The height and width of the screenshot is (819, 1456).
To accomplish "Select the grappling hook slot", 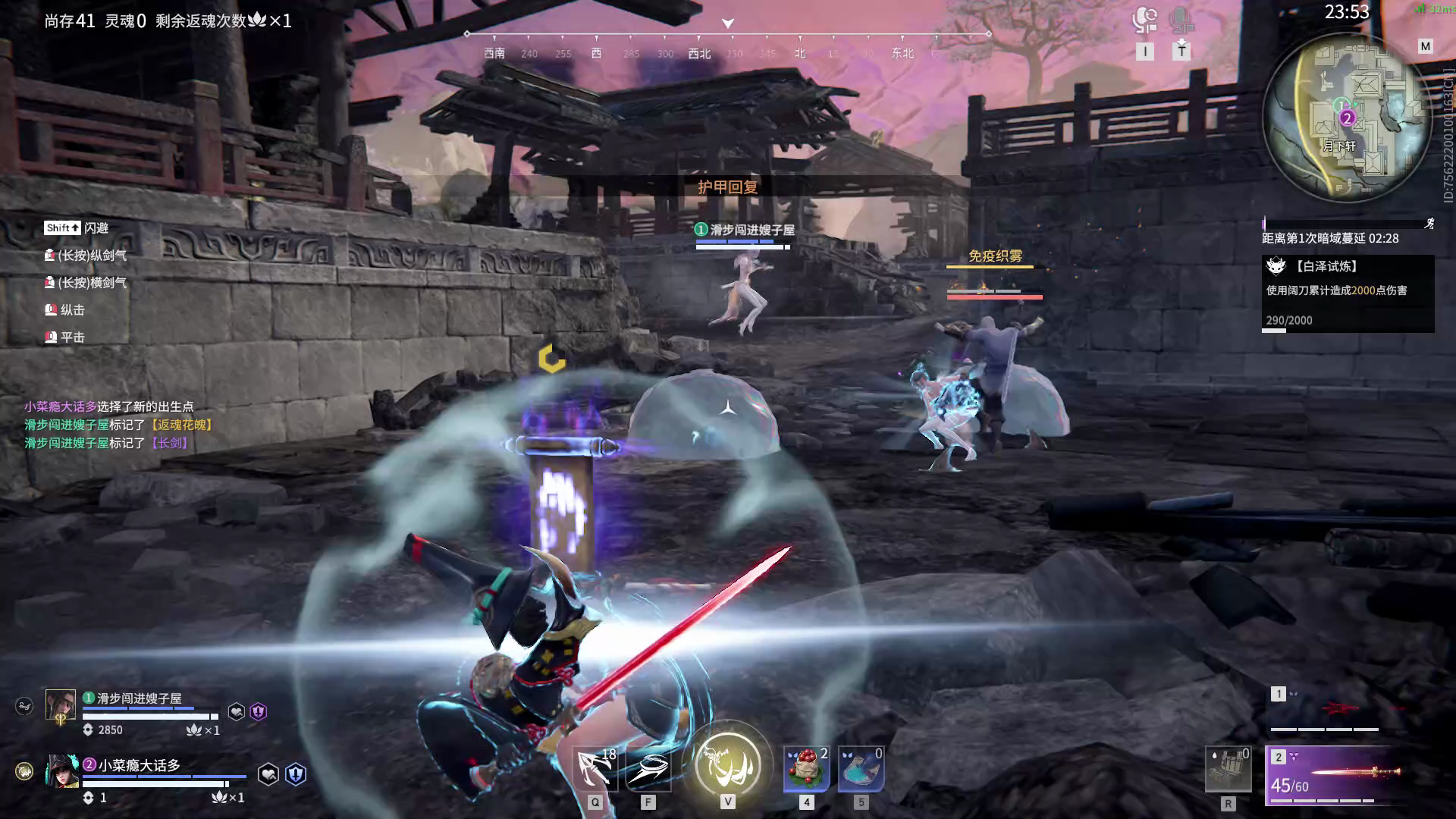I will (595, 770).
